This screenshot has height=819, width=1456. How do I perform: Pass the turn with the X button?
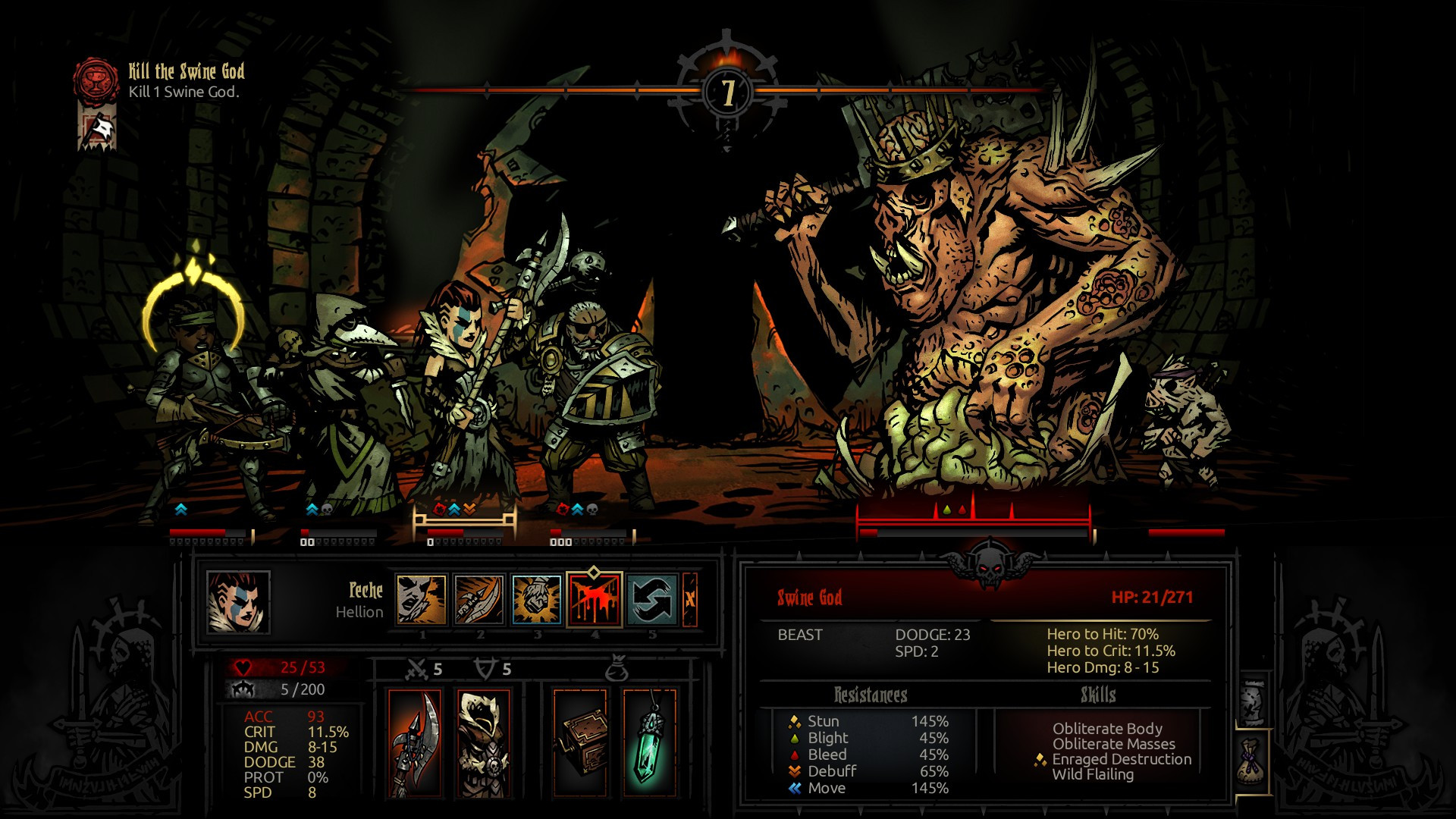pyautogui.click(x=690, y=600)
